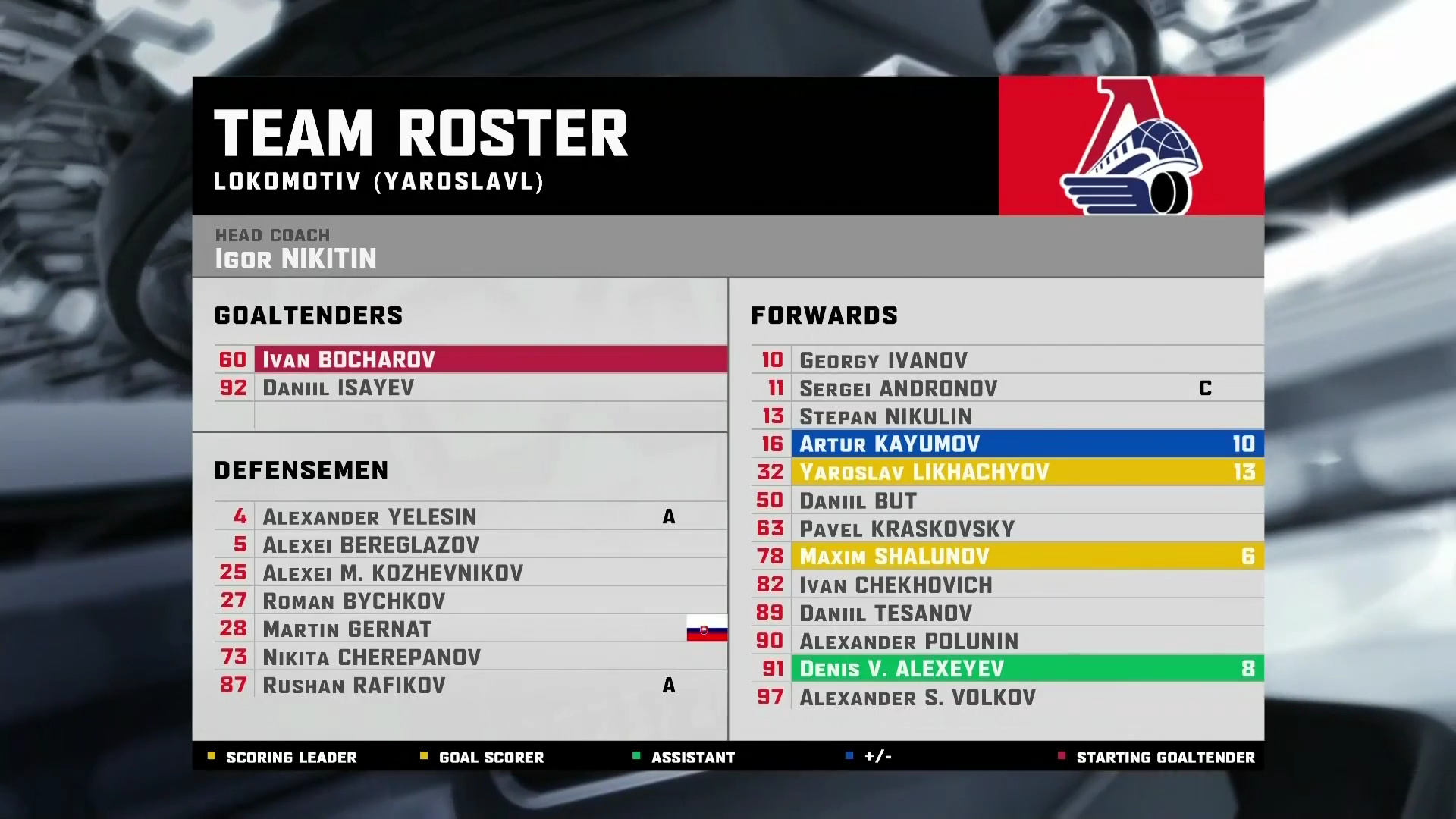1456x819 pixels.
Task: Select Denis V. Alexeyev's green row
Action: [x=902, y=669]
